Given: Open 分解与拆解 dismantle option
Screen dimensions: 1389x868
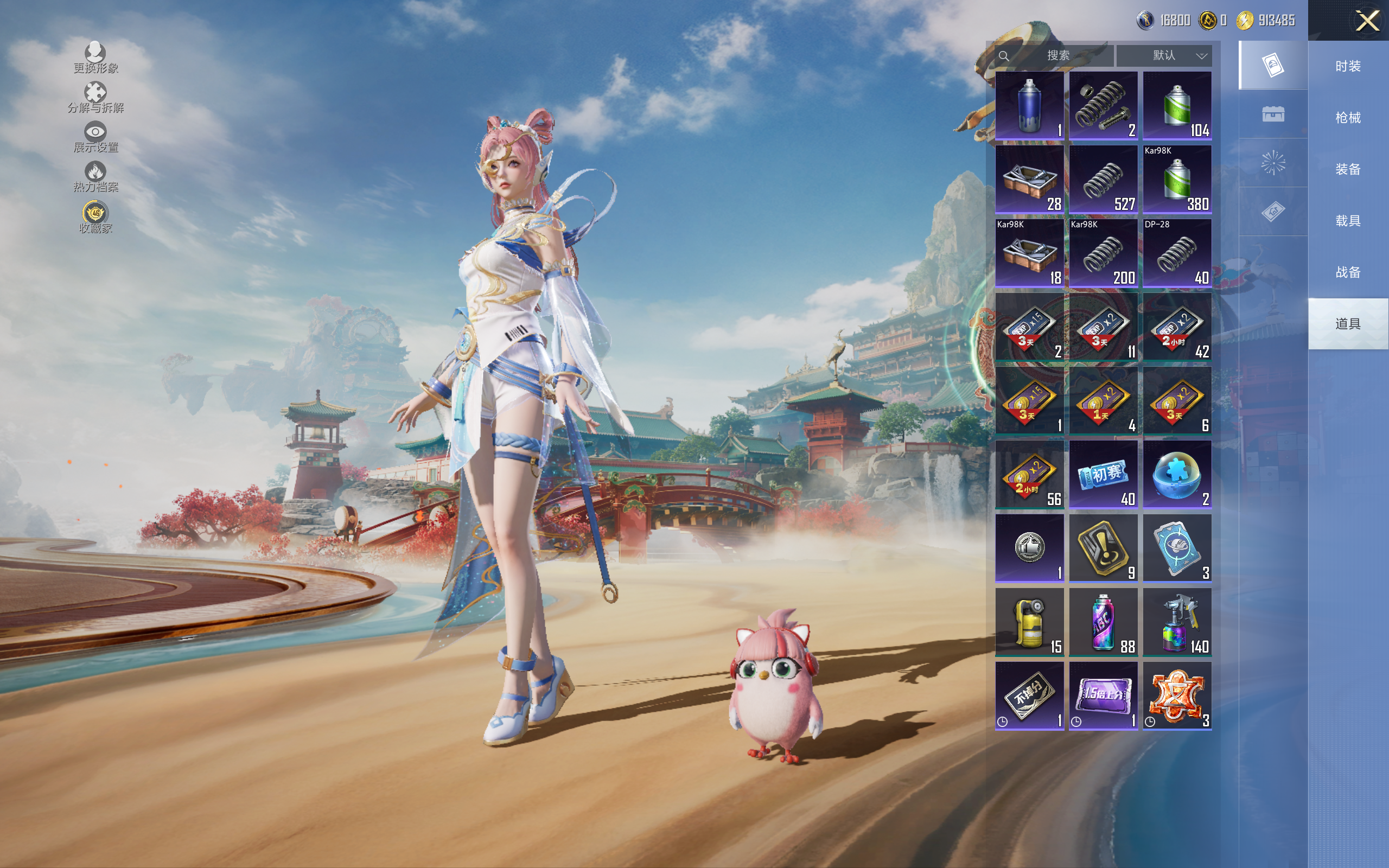Looking at the screenshot, I should (95, 98).
